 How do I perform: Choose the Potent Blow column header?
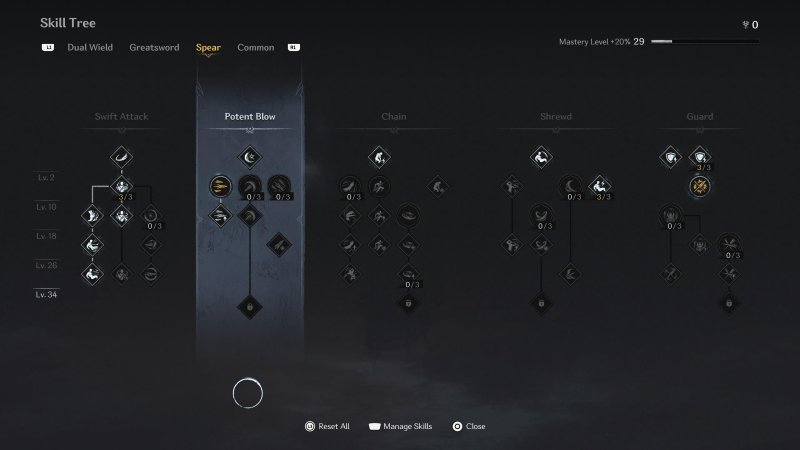click(x=250, y=117)
